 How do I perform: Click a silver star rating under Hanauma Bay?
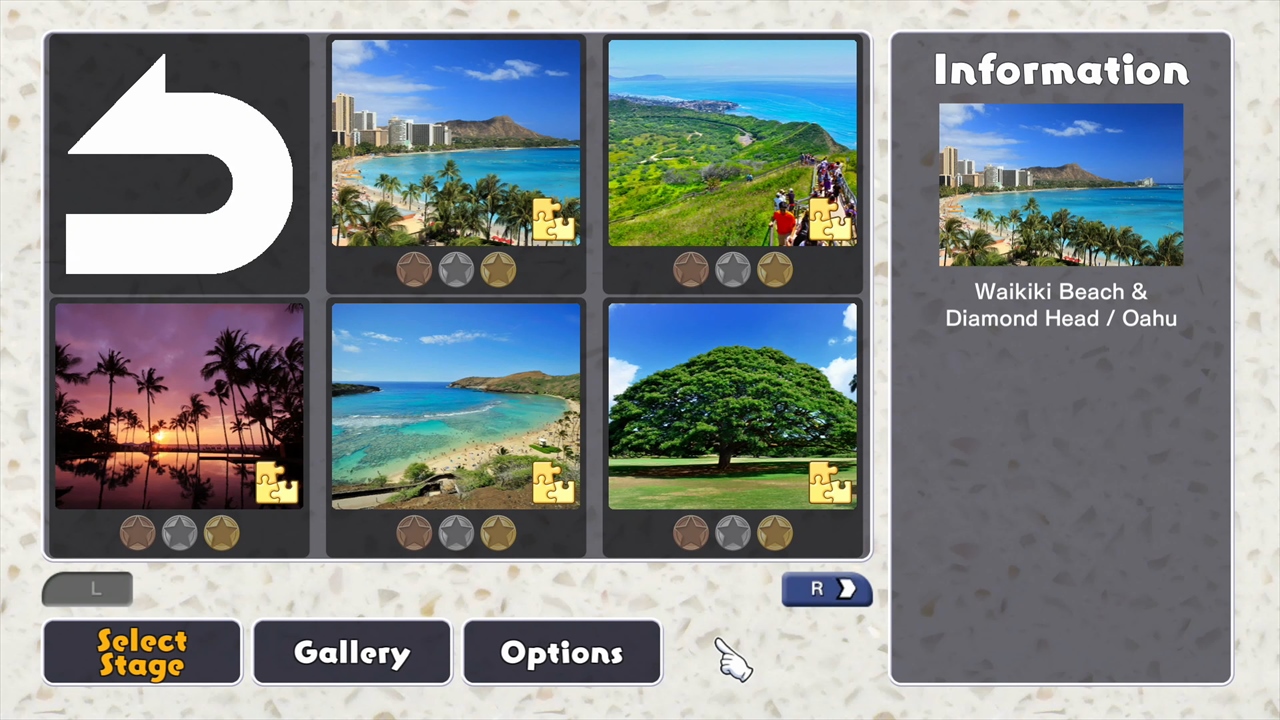click(455, 532)
